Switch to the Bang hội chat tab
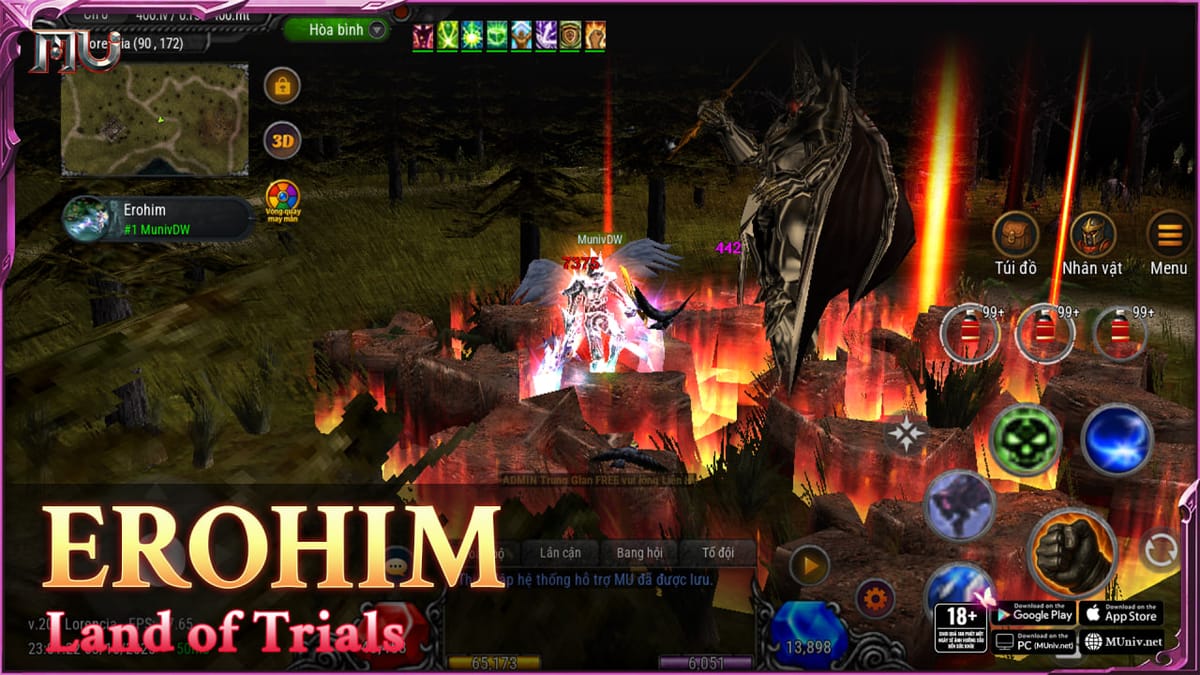 pyautogui.click(x=639, y=553)
